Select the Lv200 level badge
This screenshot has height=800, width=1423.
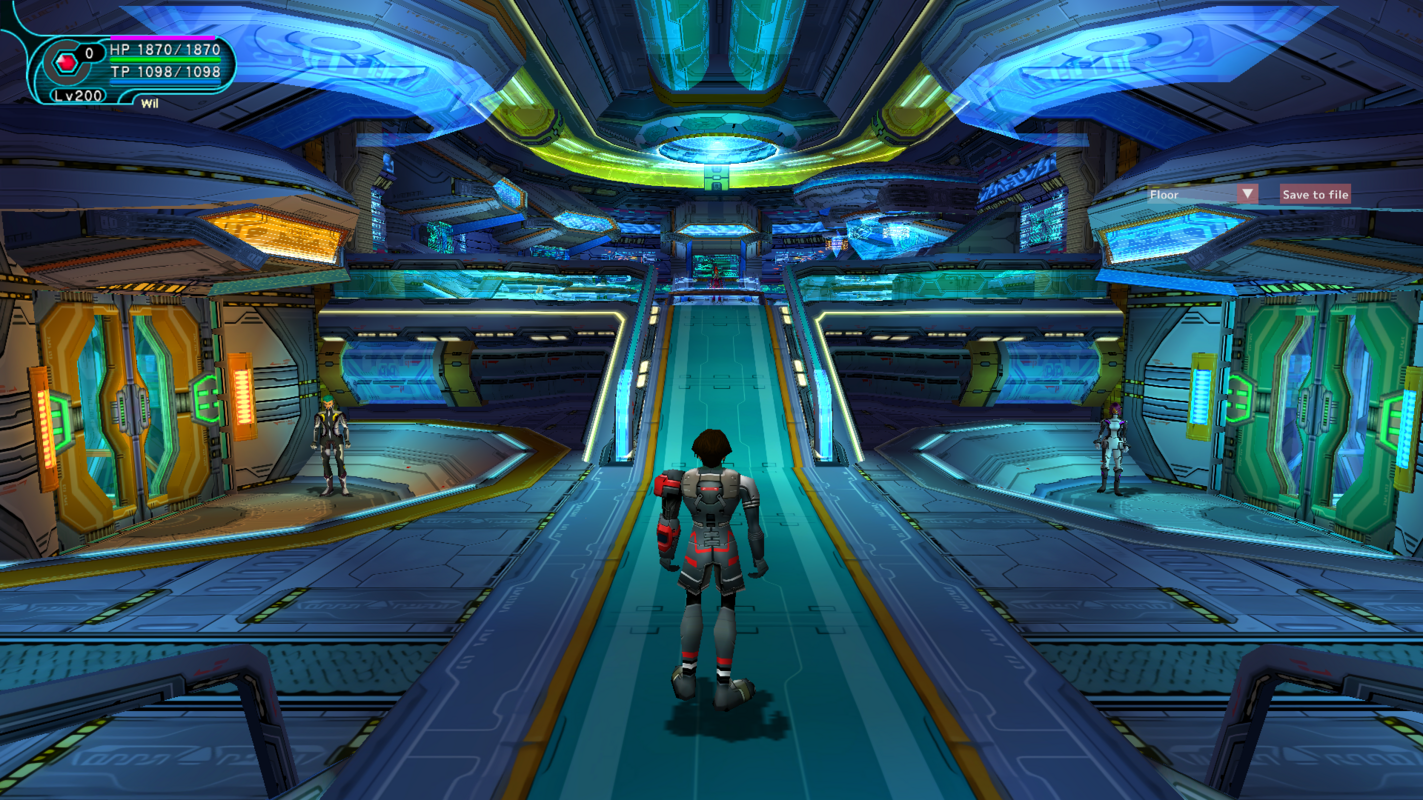click(x=77, y=95)
